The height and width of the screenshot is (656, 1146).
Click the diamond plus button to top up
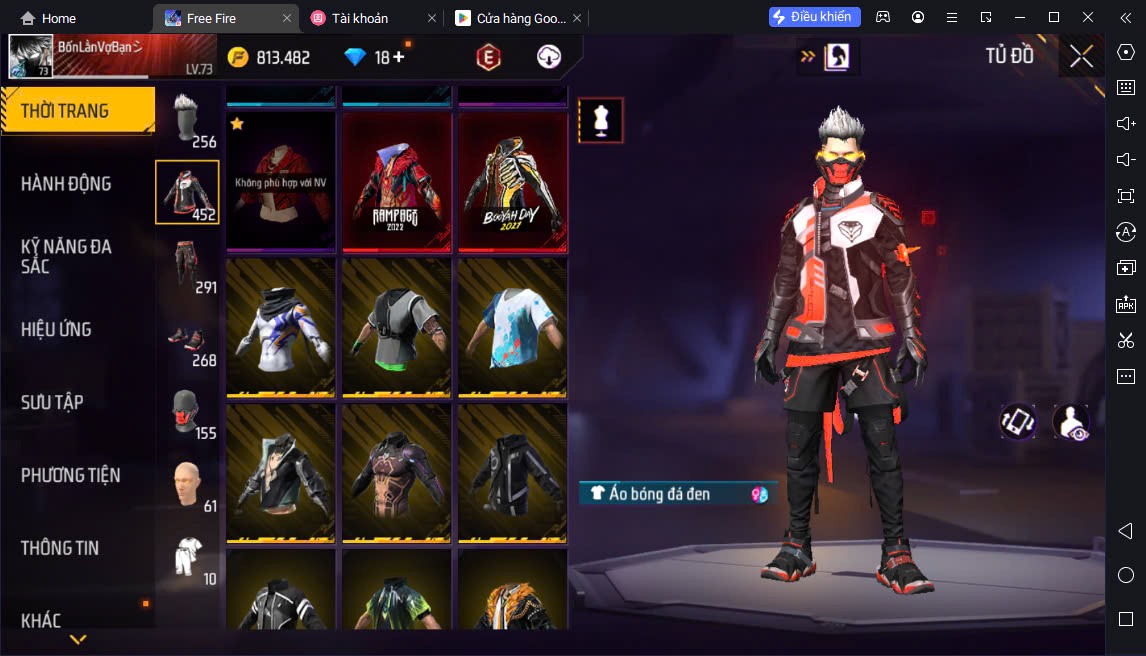398,57
